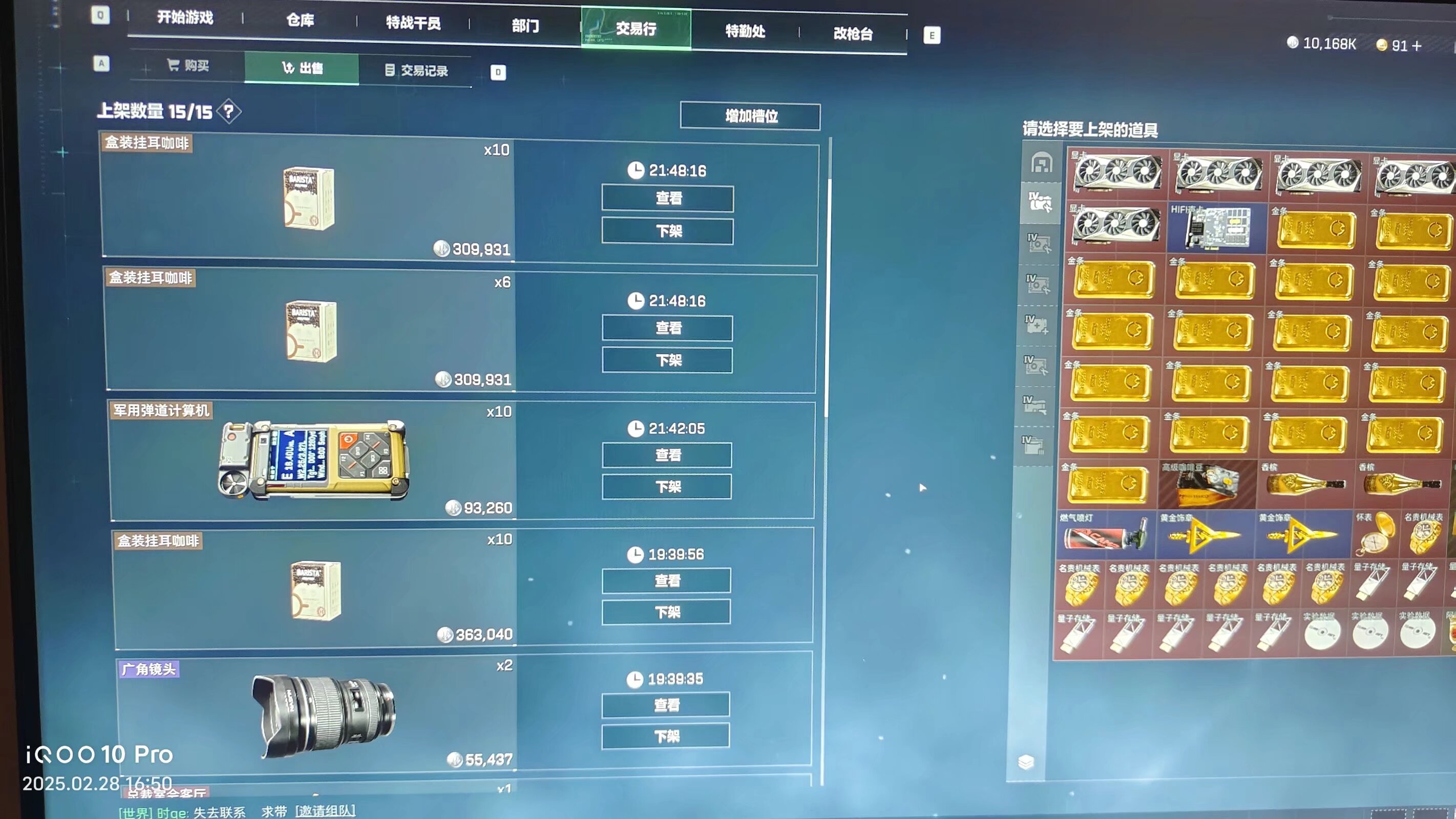Open the listing count help question mark
This screenshot has width=1456, height=819.
click(x=229, y=112)
